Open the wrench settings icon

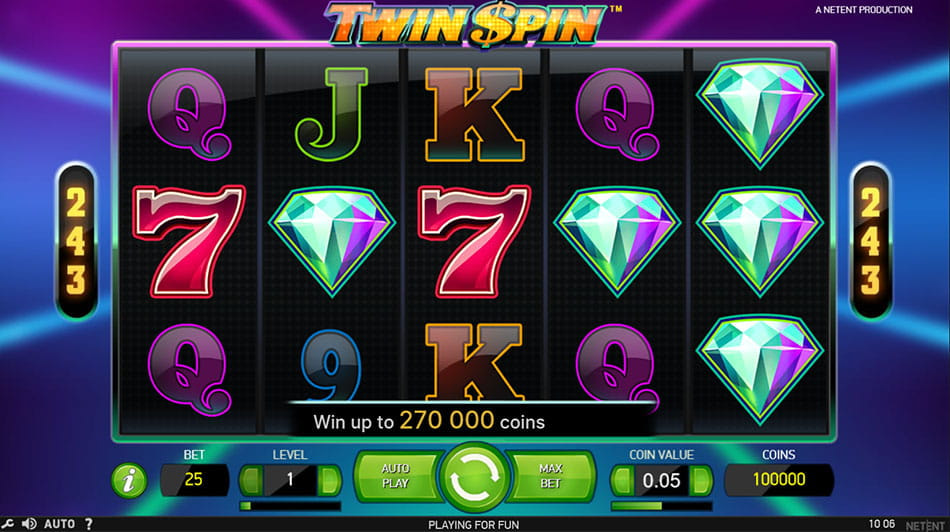[8, 523]
